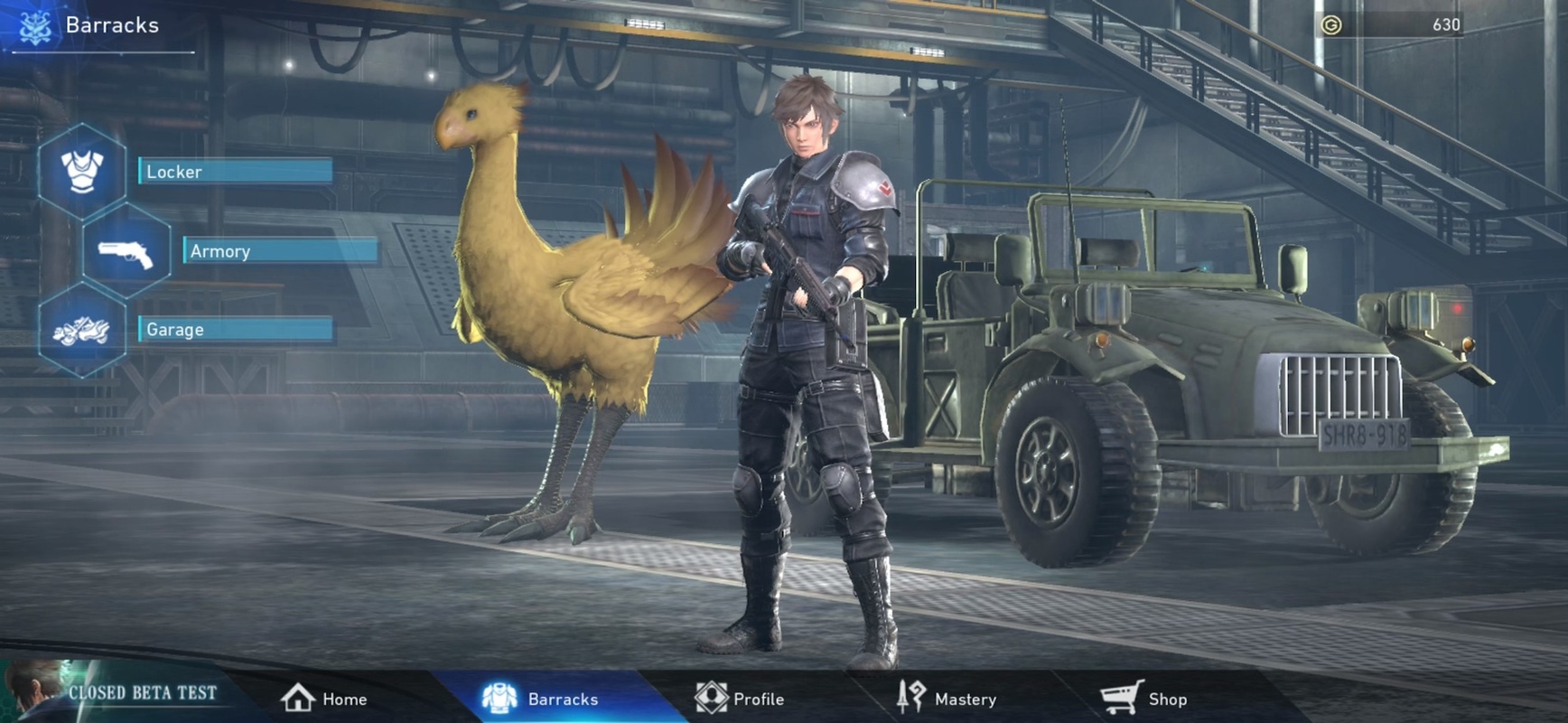Open the Shop tab

(x=1144, y=699)
